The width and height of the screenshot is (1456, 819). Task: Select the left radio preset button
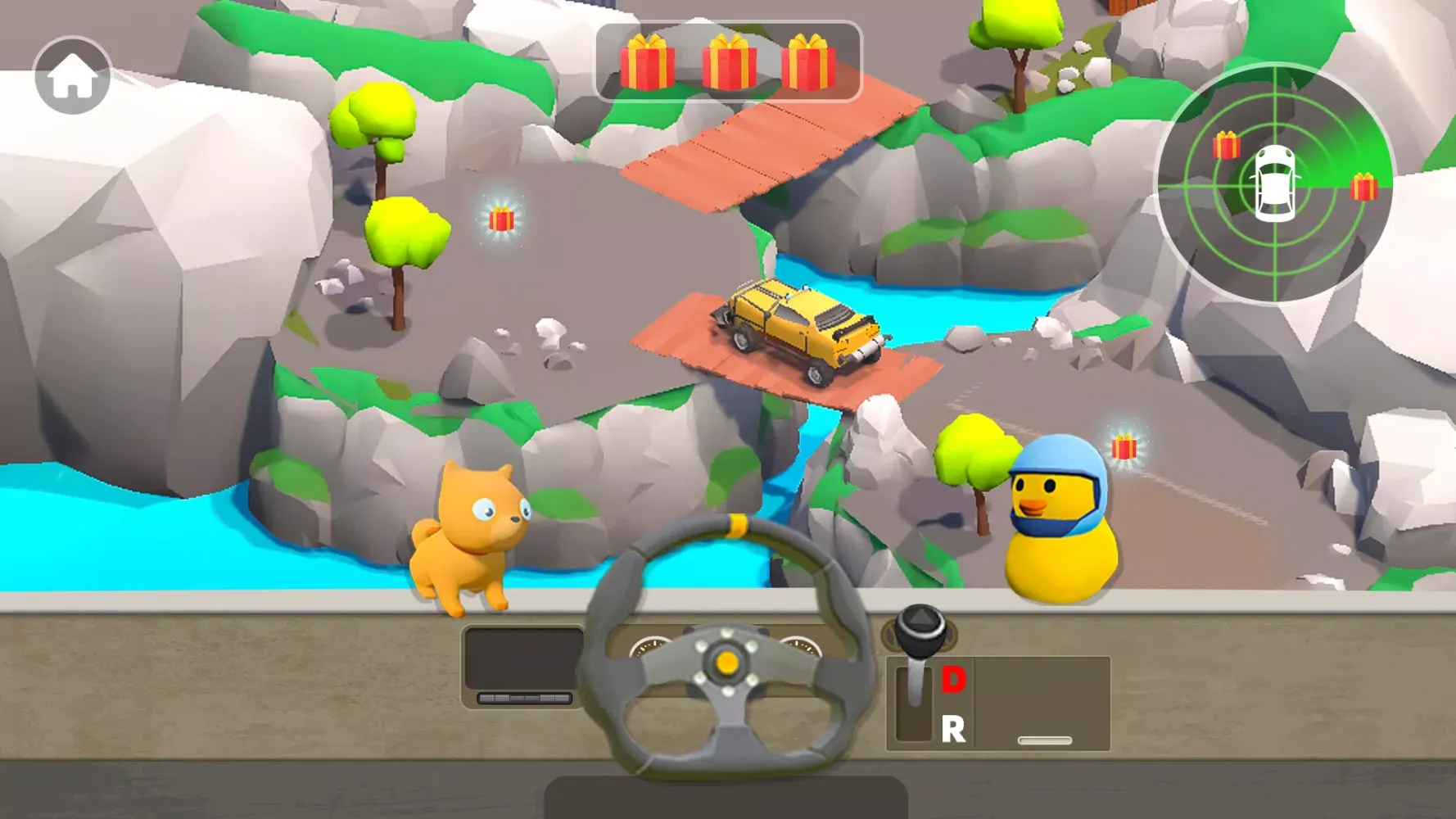click(x=486, y=697)
